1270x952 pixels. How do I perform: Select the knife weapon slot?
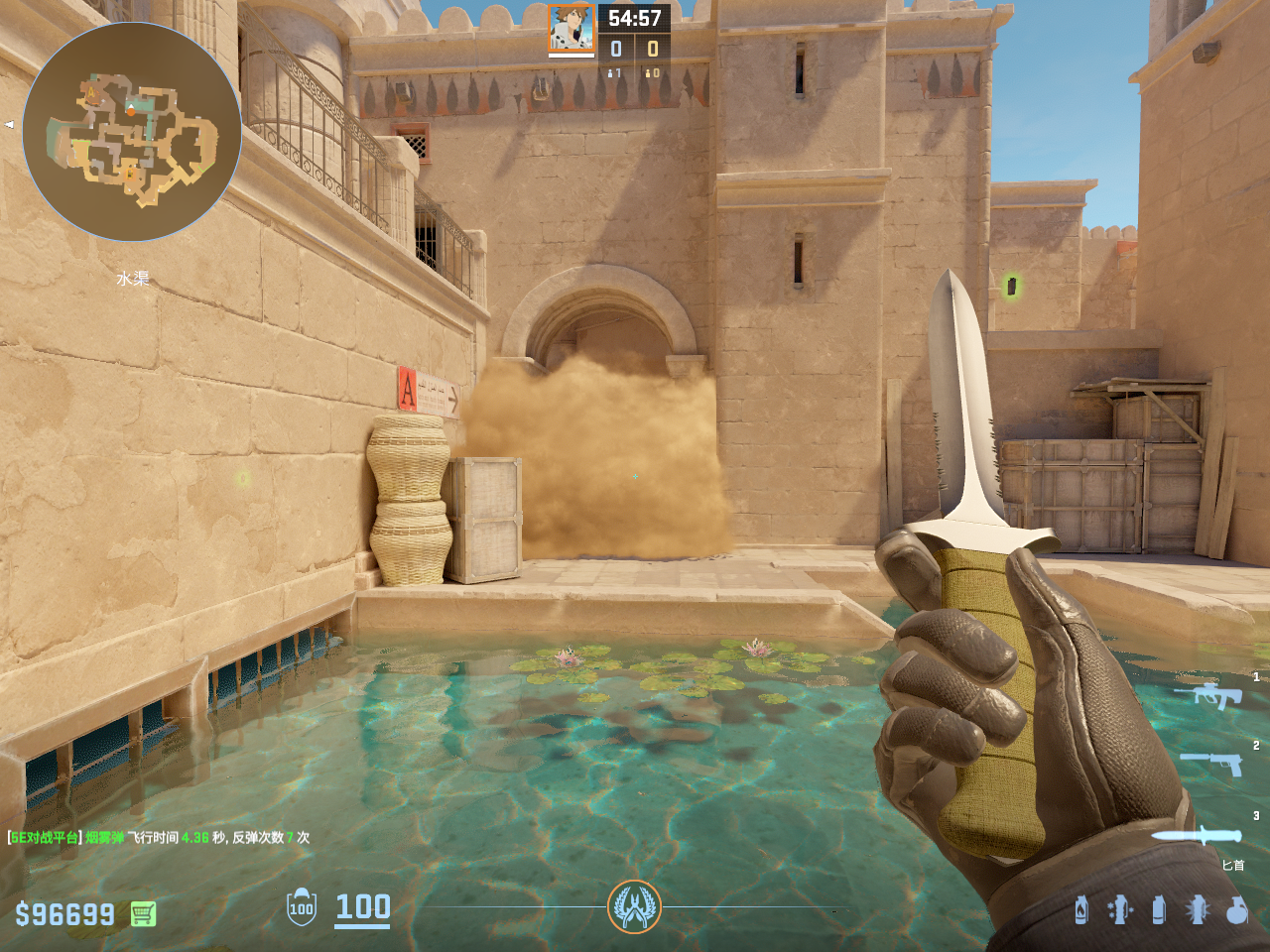[x=1196, y=835]
